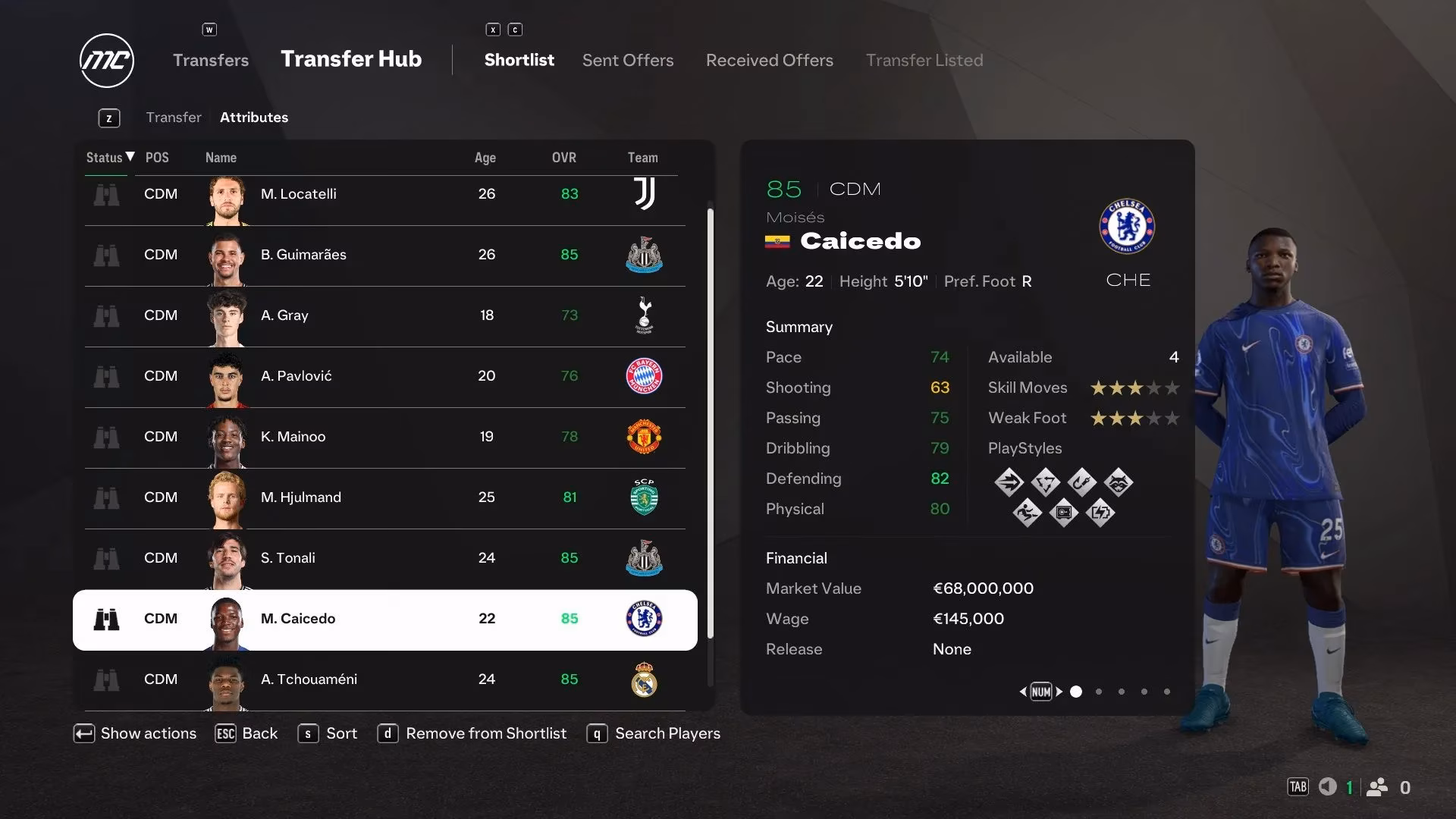
Task: Click the Bayern Munich crest beside A. Pavlović
Action: [644, 377]
